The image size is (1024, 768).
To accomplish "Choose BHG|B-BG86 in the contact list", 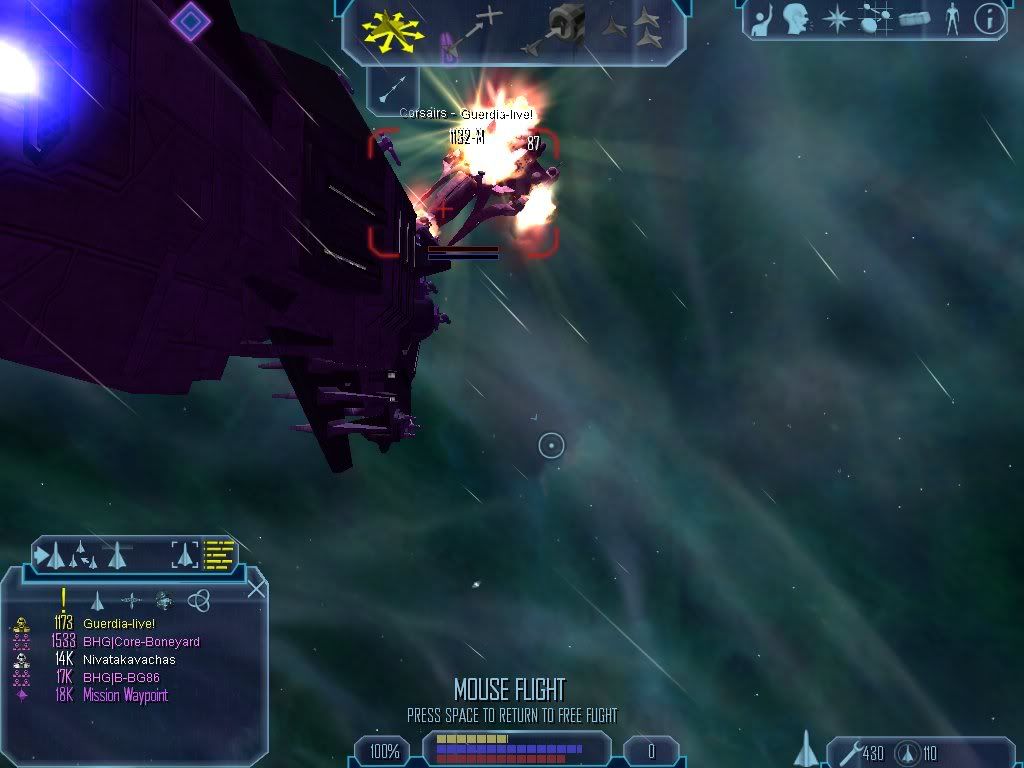I will [x=121, y=678].
